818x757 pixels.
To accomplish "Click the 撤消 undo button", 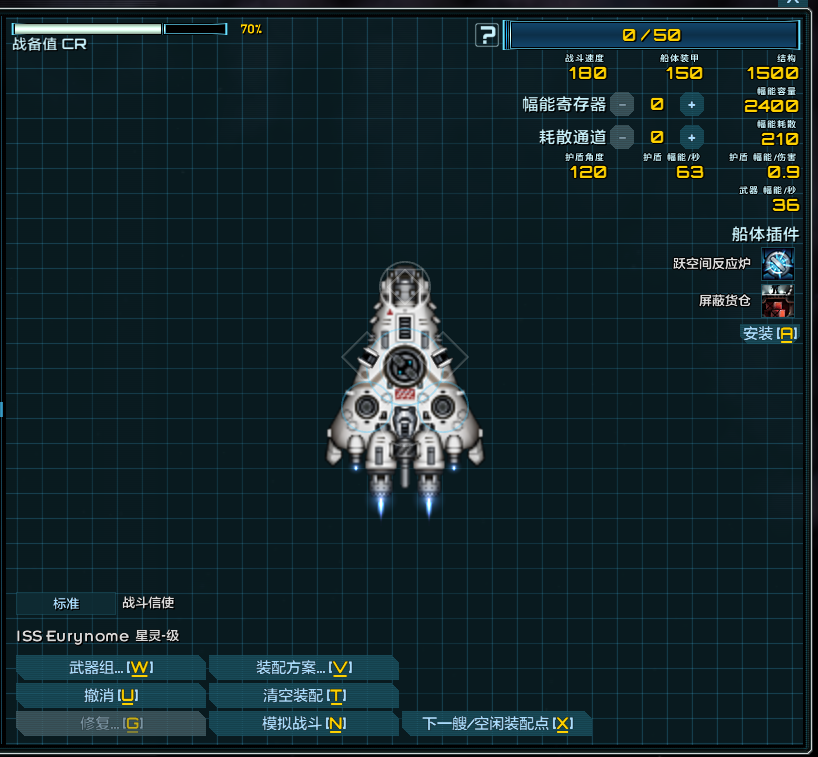I will (x=110, y=695).
